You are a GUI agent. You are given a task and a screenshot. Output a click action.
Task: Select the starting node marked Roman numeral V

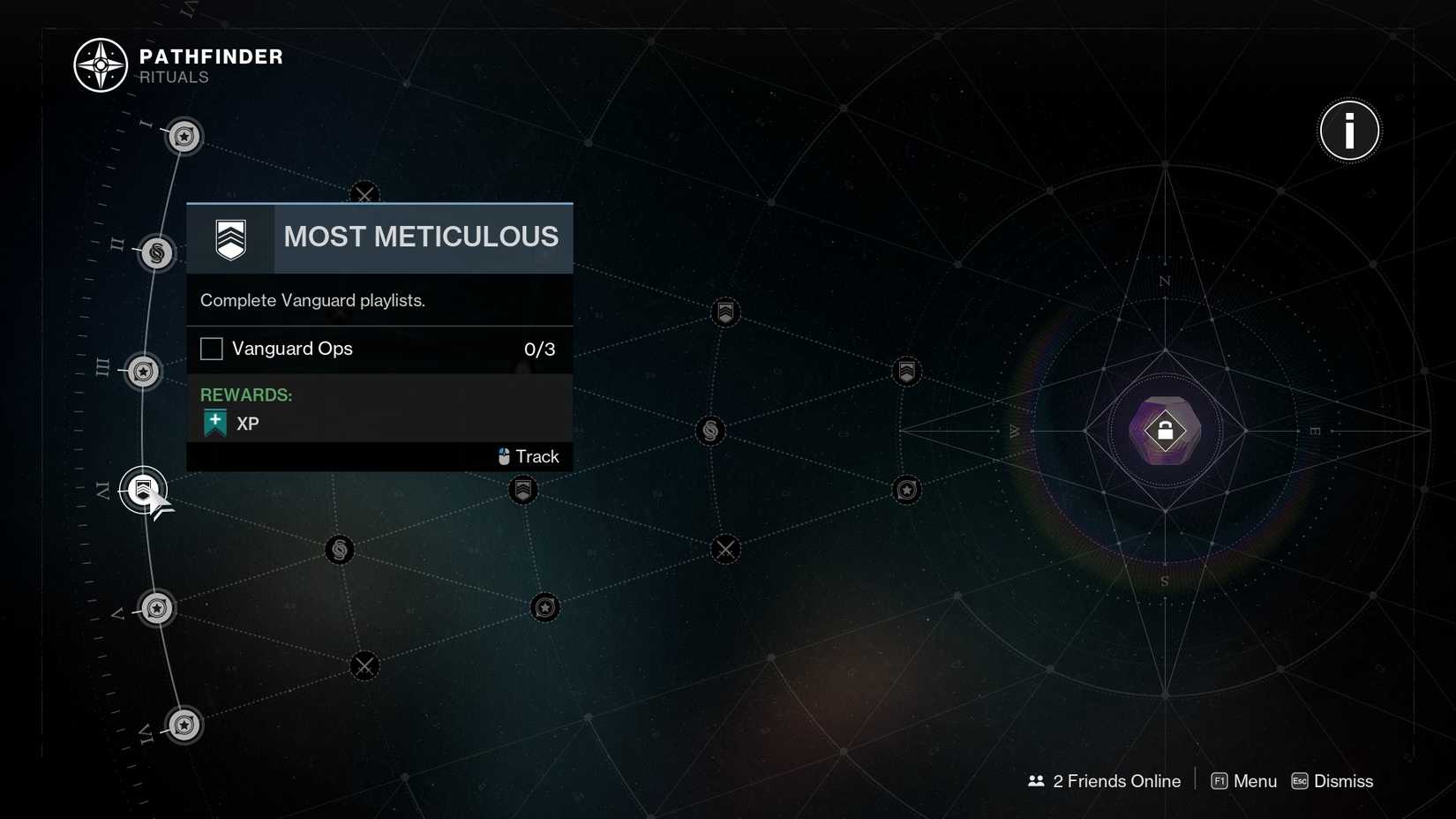[157, 608]
